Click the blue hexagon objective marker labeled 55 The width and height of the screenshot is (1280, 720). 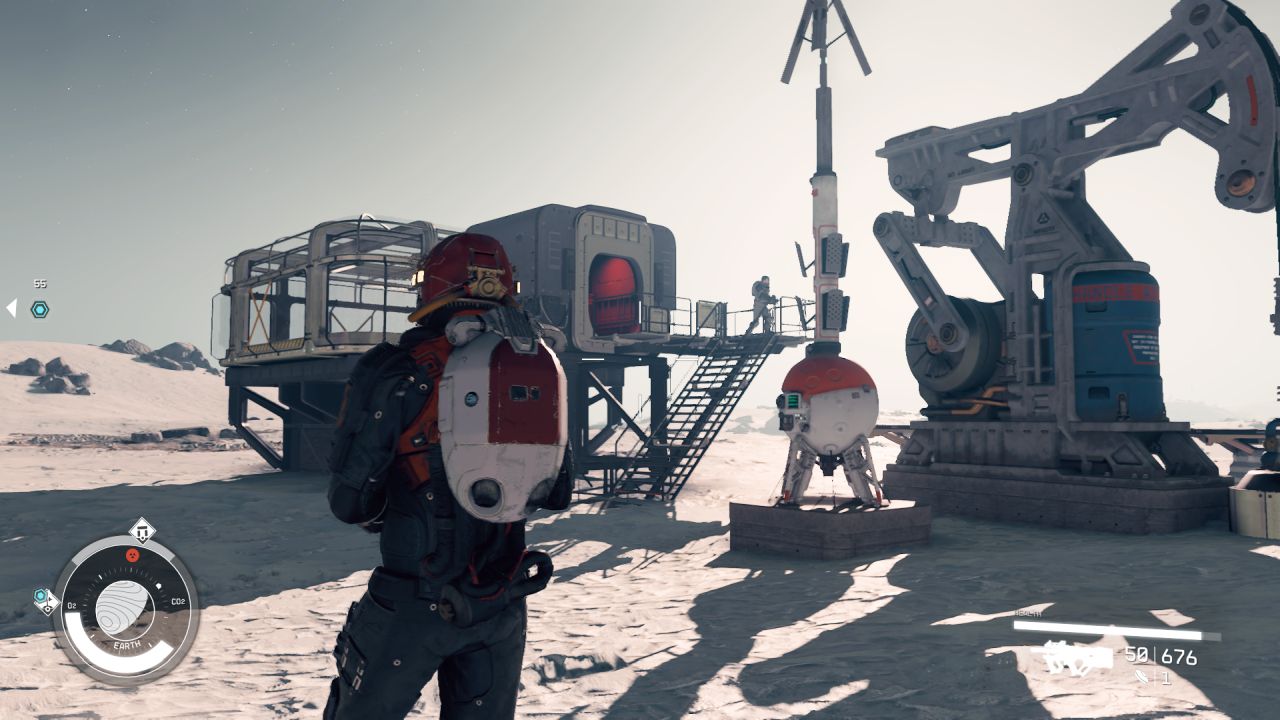pos(40,309)
